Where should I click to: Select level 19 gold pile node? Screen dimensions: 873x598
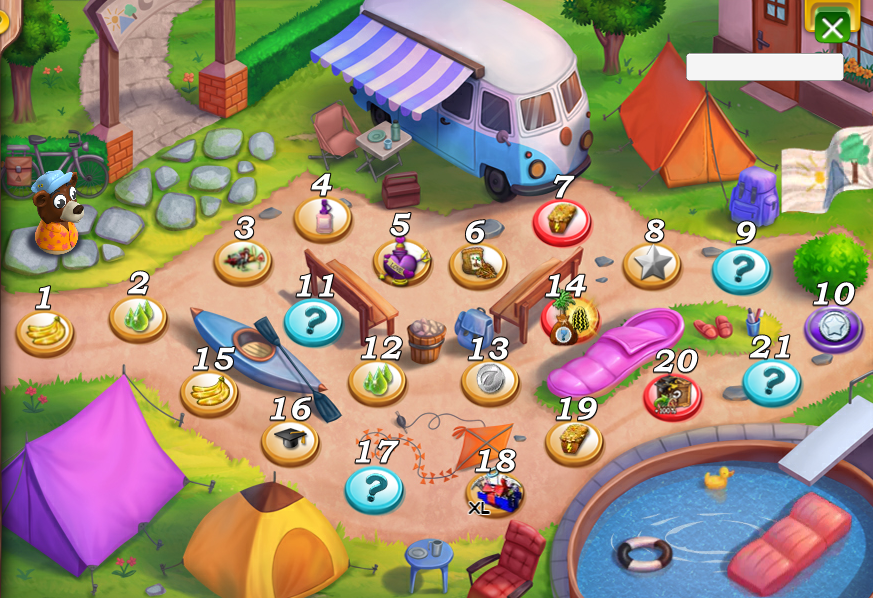click(x=495, y=492)
